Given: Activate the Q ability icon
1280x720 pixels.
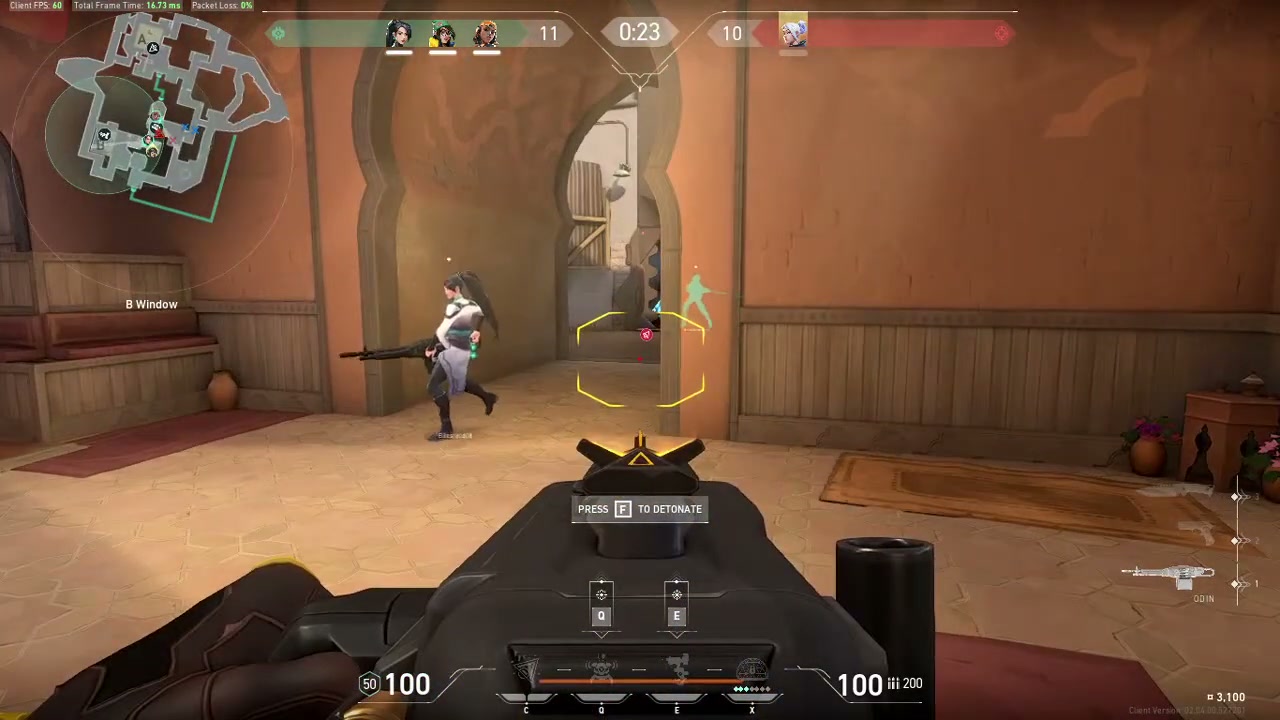Looking at the screenshot, I should pos(601,665).
